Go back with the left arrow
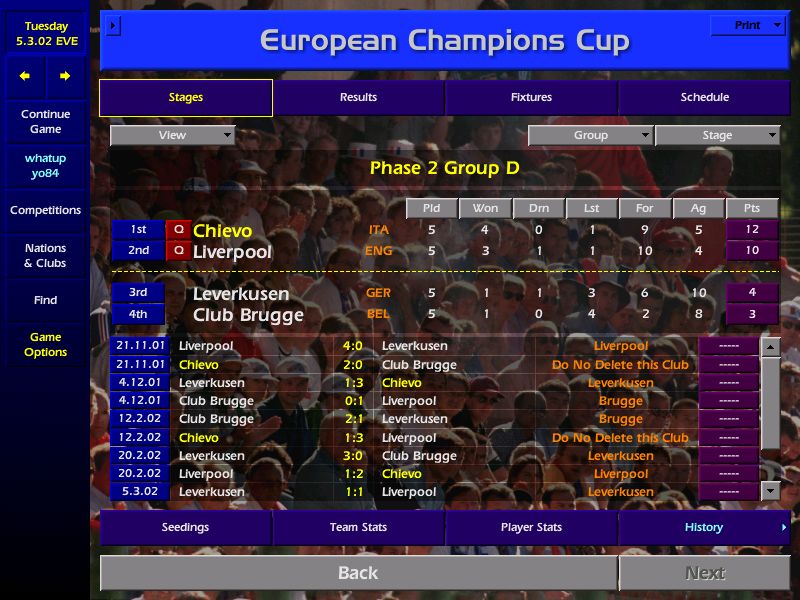The image size is (800, 600). tap(25, 76)
